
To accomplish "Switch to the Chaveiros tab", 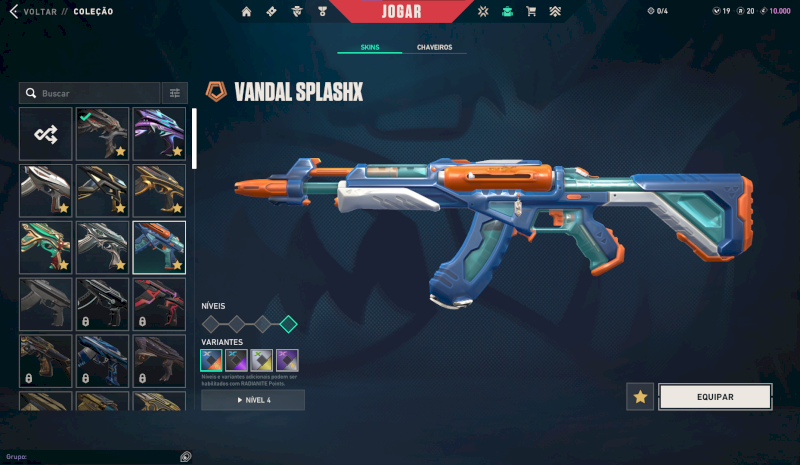I will 434,47.
